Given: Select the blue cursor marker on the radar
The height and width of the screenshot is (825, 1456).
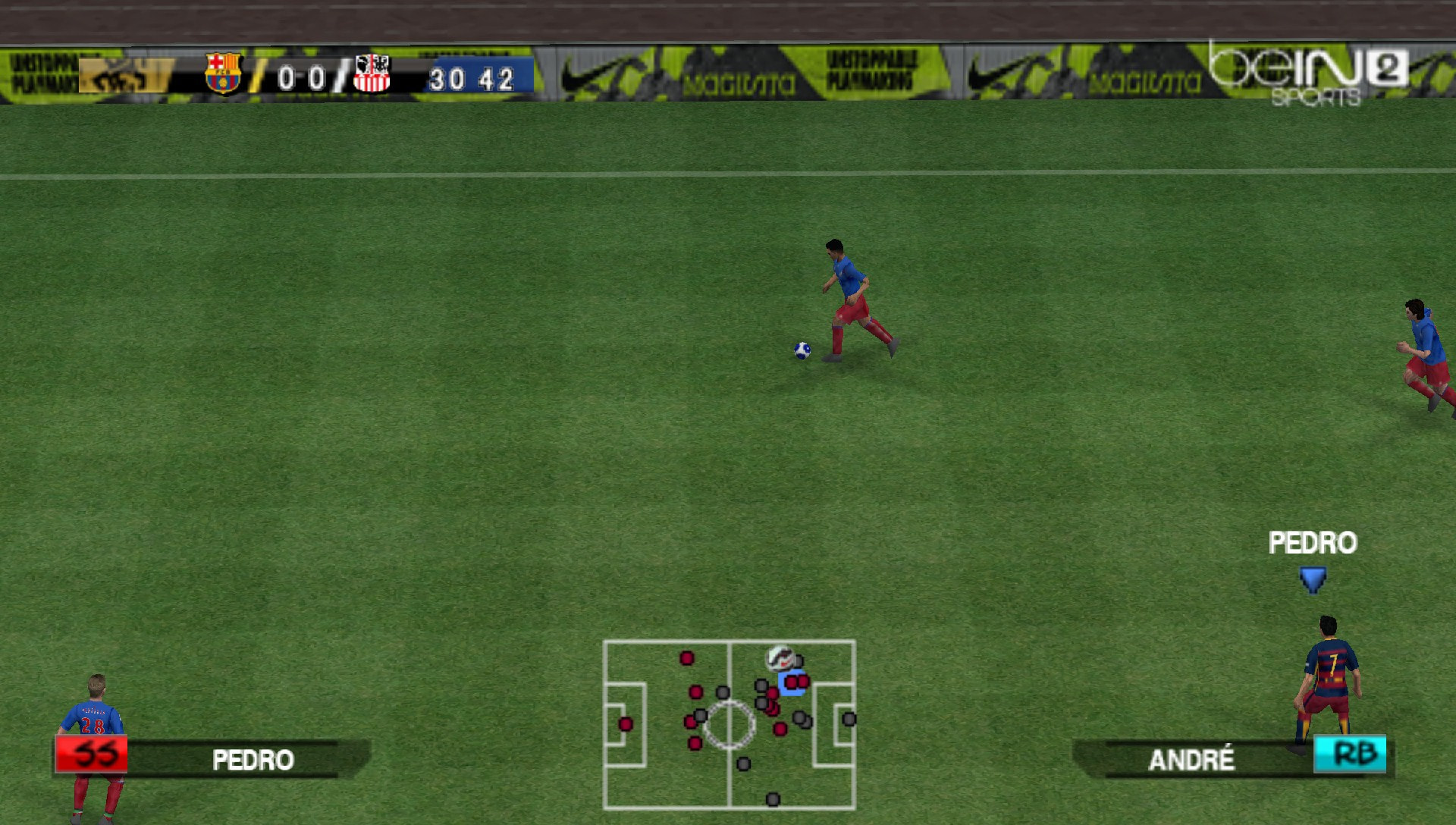Looking at the screenshot, I should point(795,683).
